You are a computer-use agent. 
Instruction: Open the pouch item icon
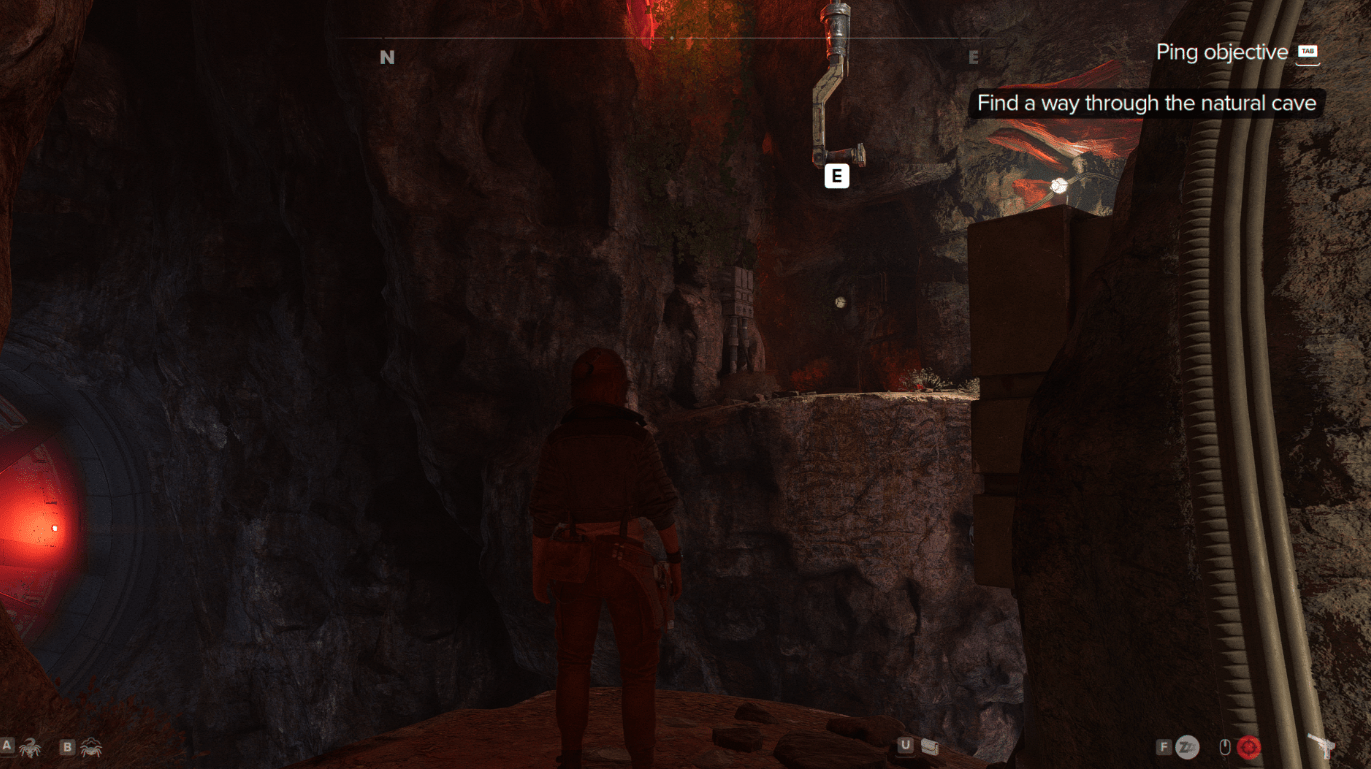[930, 746]
